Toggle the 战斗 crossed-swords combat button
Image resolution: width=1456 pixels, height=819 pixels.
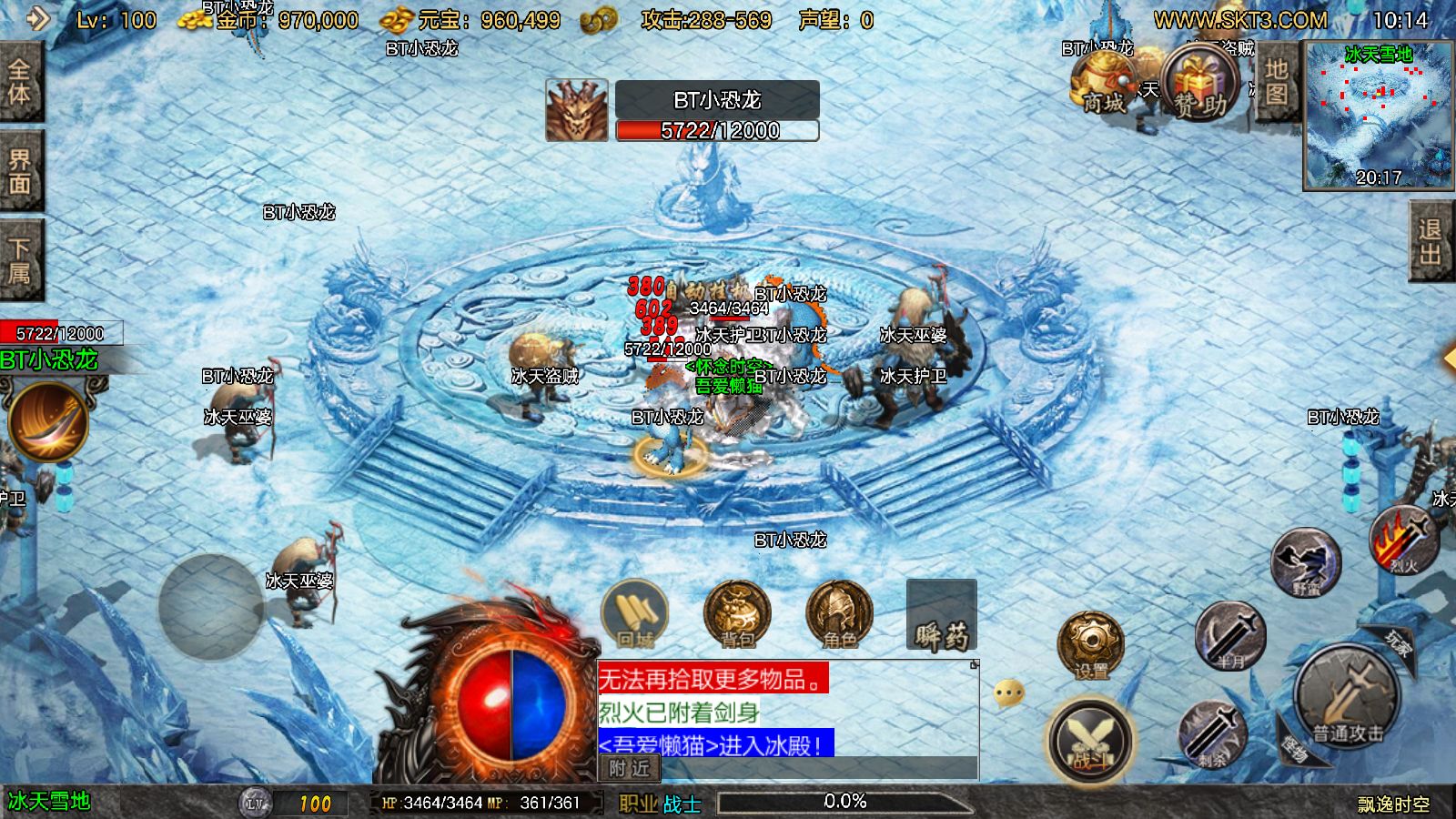pyautogui.click(x=1090, y=740)
